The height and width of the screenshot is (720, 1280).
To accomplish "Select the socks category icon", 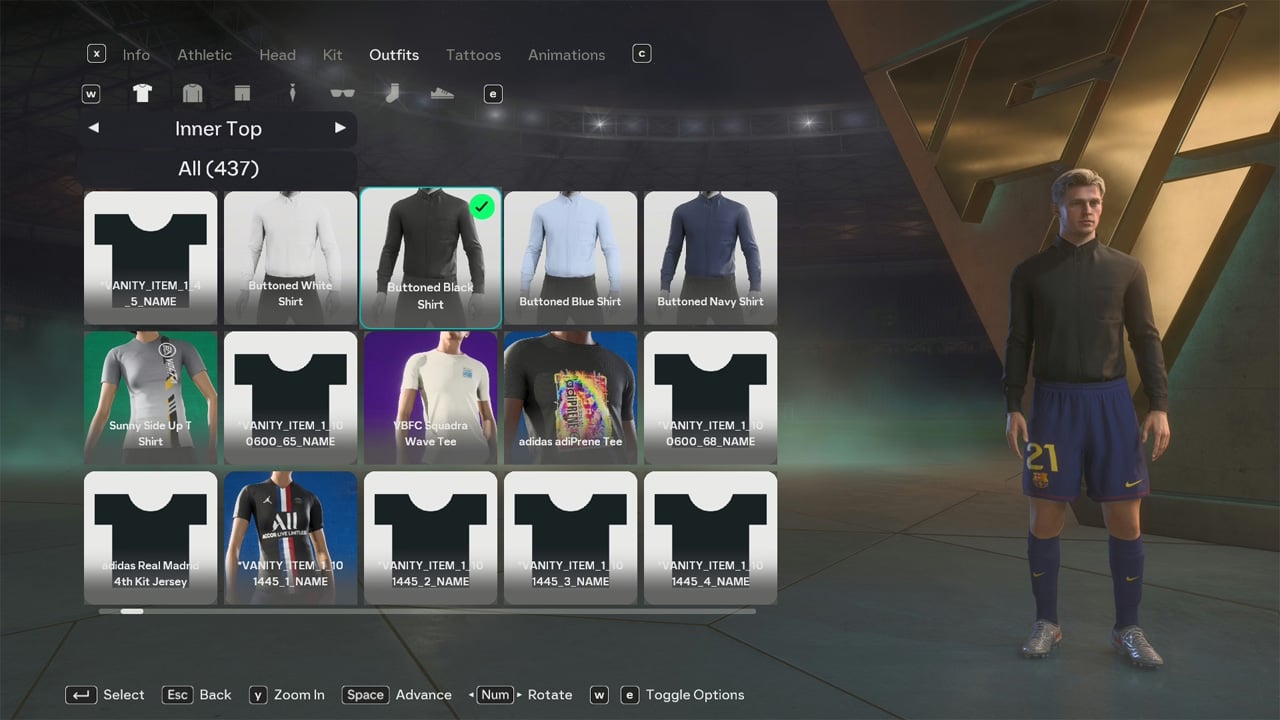I will click(x=392, y=93).
